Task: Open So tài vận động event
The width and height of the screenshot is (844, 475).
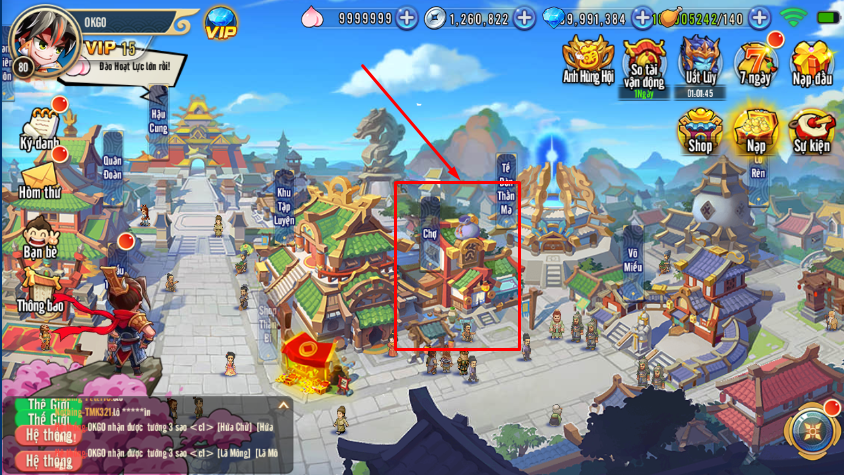Action: [644, 62]
